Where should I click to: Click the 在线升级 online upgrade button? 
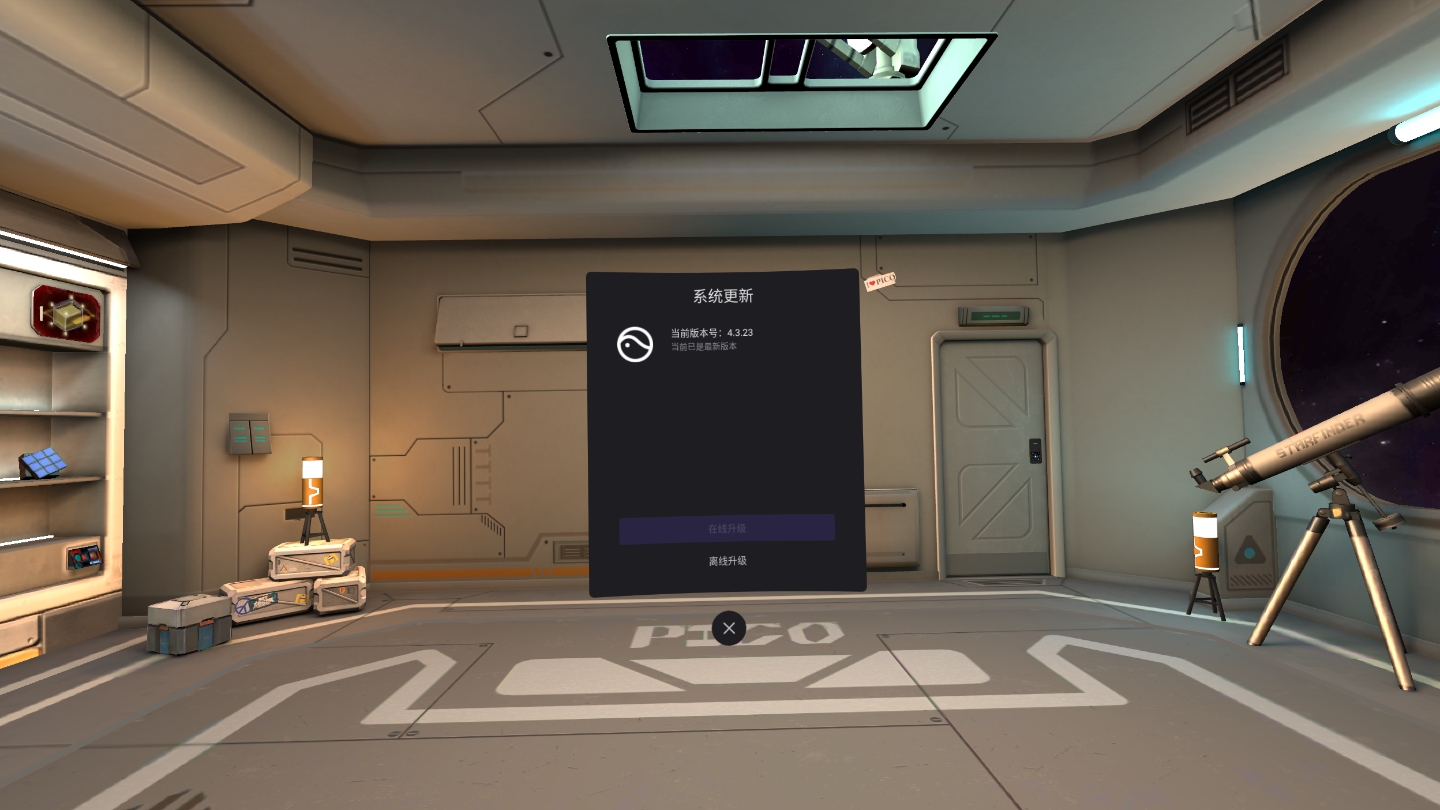727,529
